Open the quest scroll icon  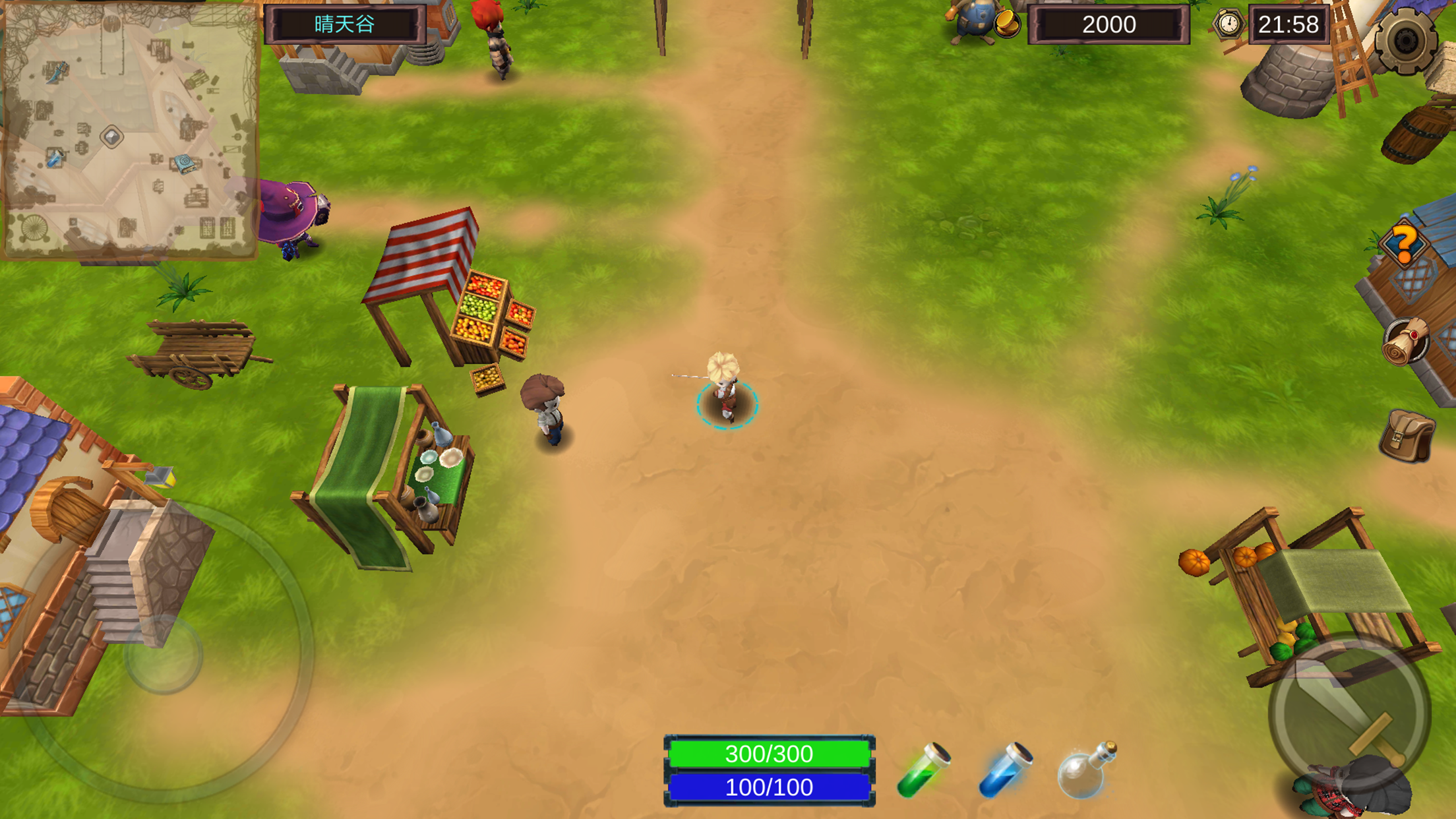pos(1406,342)
